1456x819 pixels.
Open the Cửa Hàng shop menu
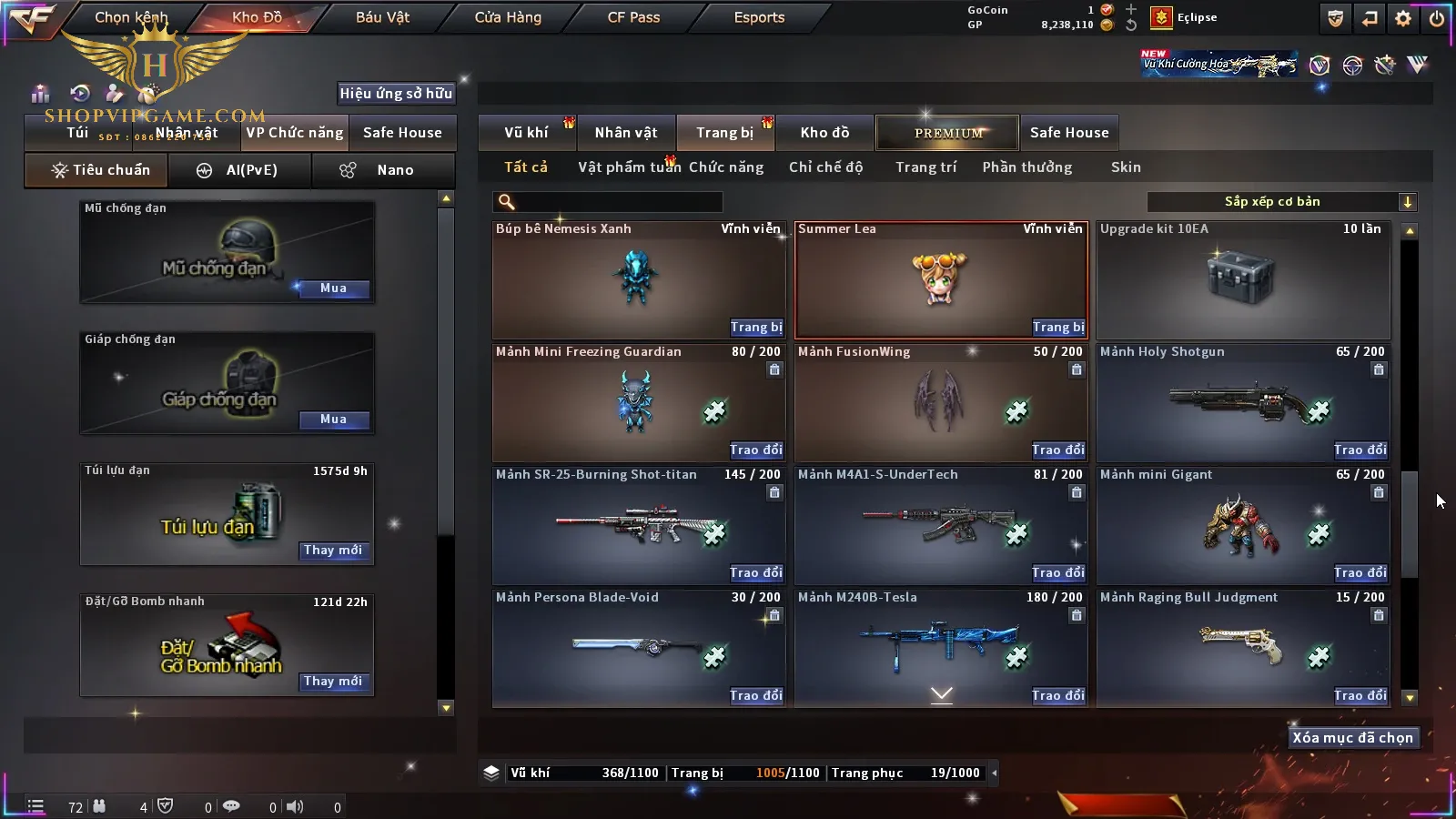[508, 17]
